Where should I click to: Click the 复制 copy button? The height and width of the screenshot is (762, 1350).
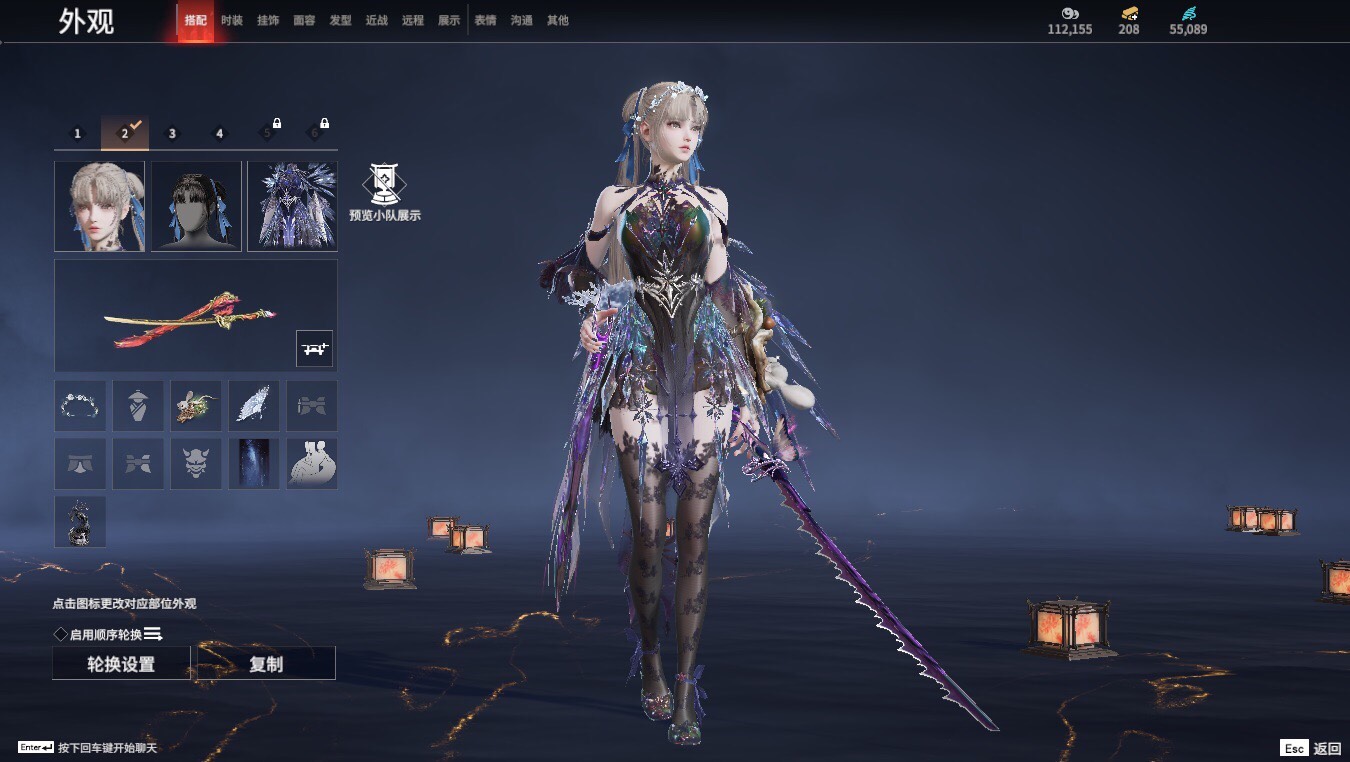(x=266, y=664)
